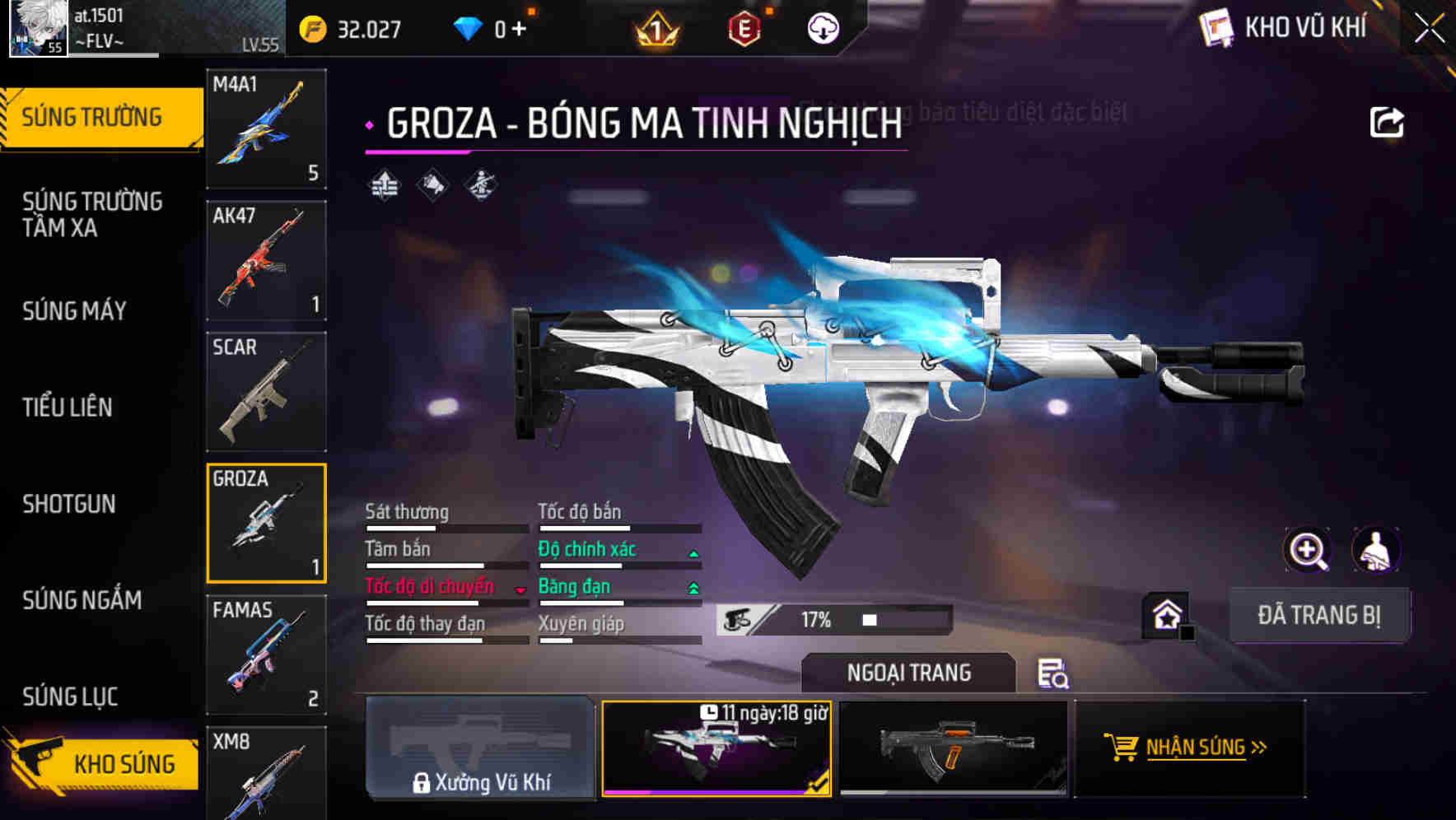Click the character preview icon beside the magnifier

(x=1377, y=550)
